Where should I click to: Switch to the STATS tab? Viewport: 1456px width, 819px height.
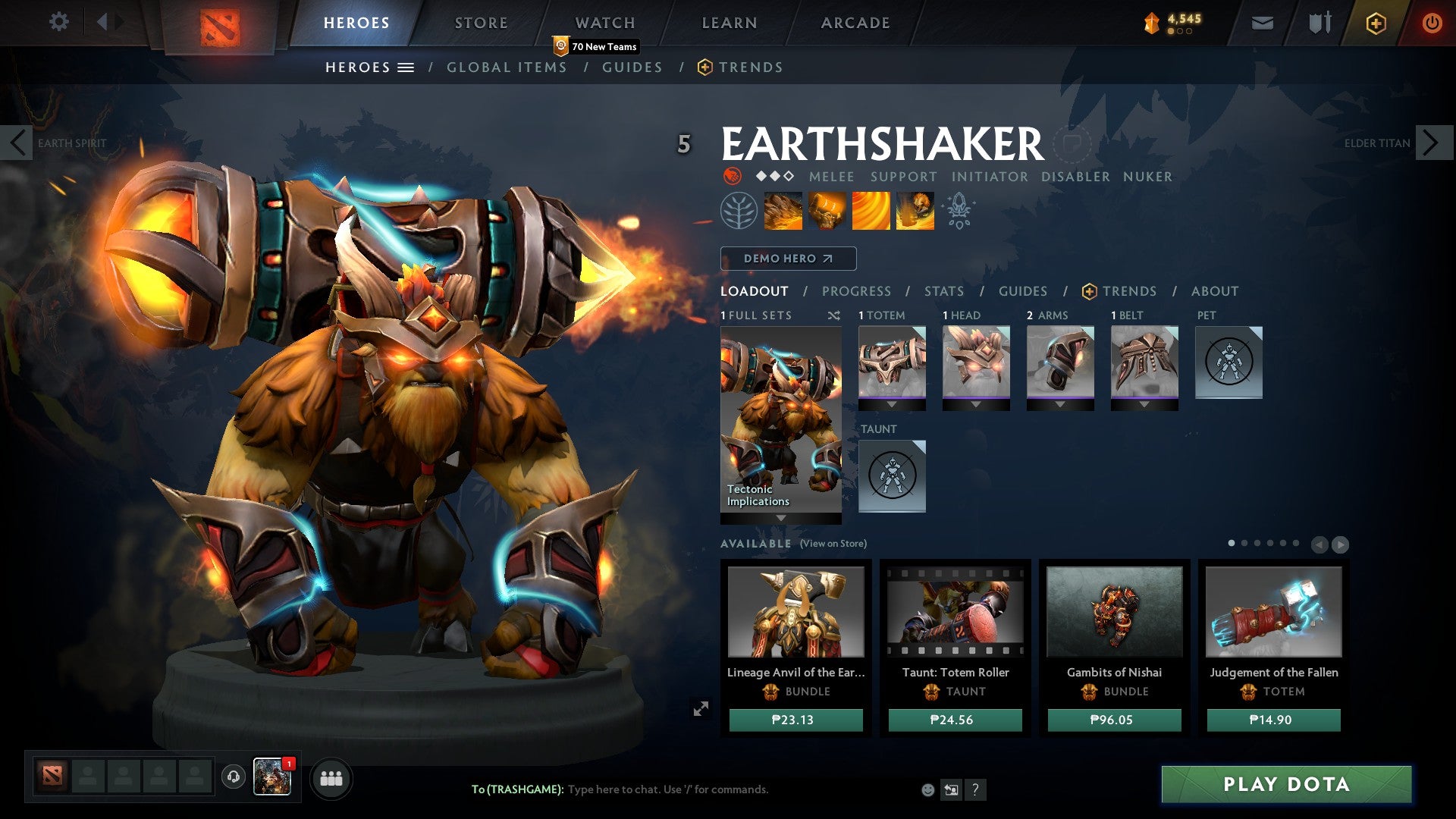[943, 290]
